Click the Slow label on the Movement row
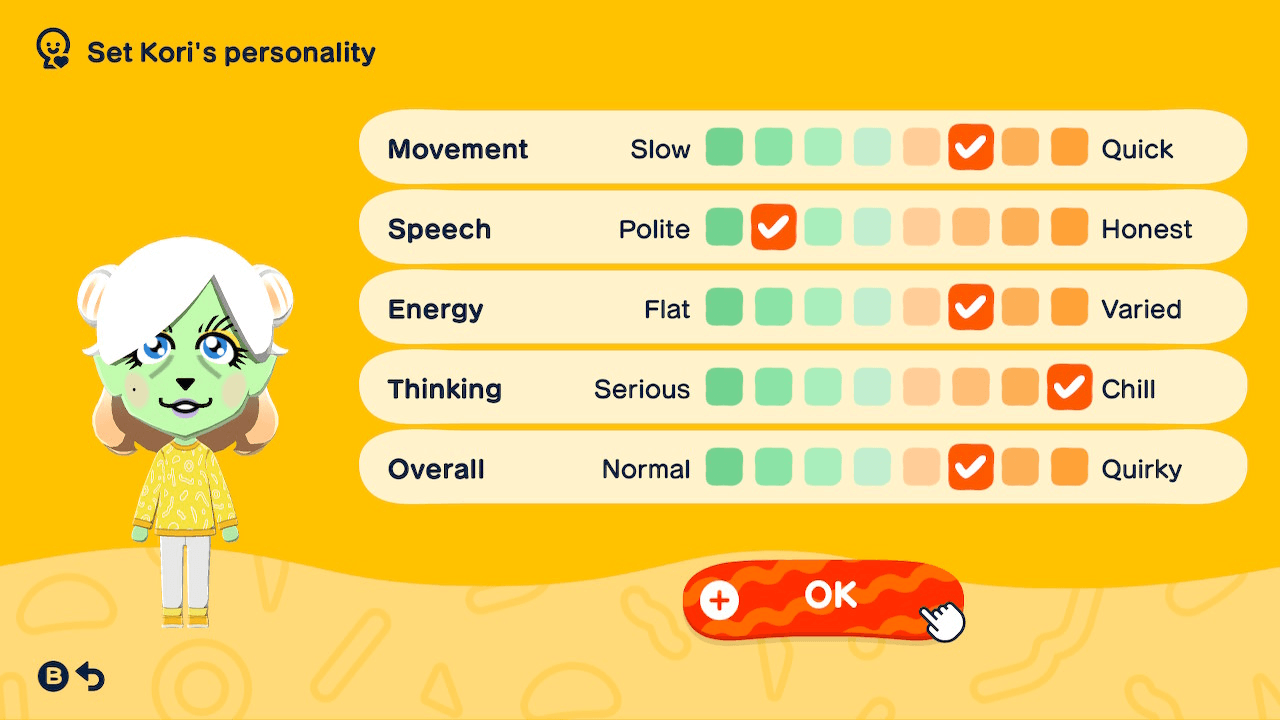Screen dimensions: 1280x720 660,147
